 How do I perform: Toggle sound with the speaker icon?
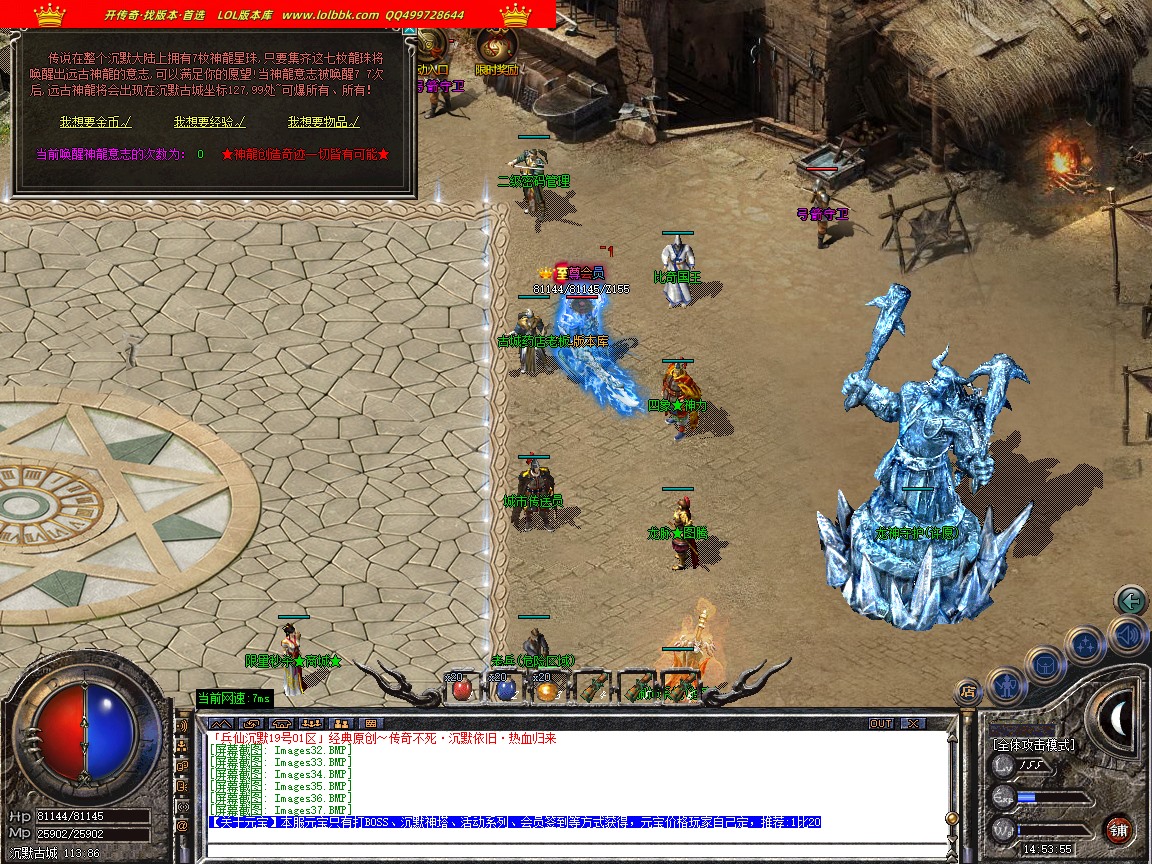pyautogui.click(x=1127, y=634)
